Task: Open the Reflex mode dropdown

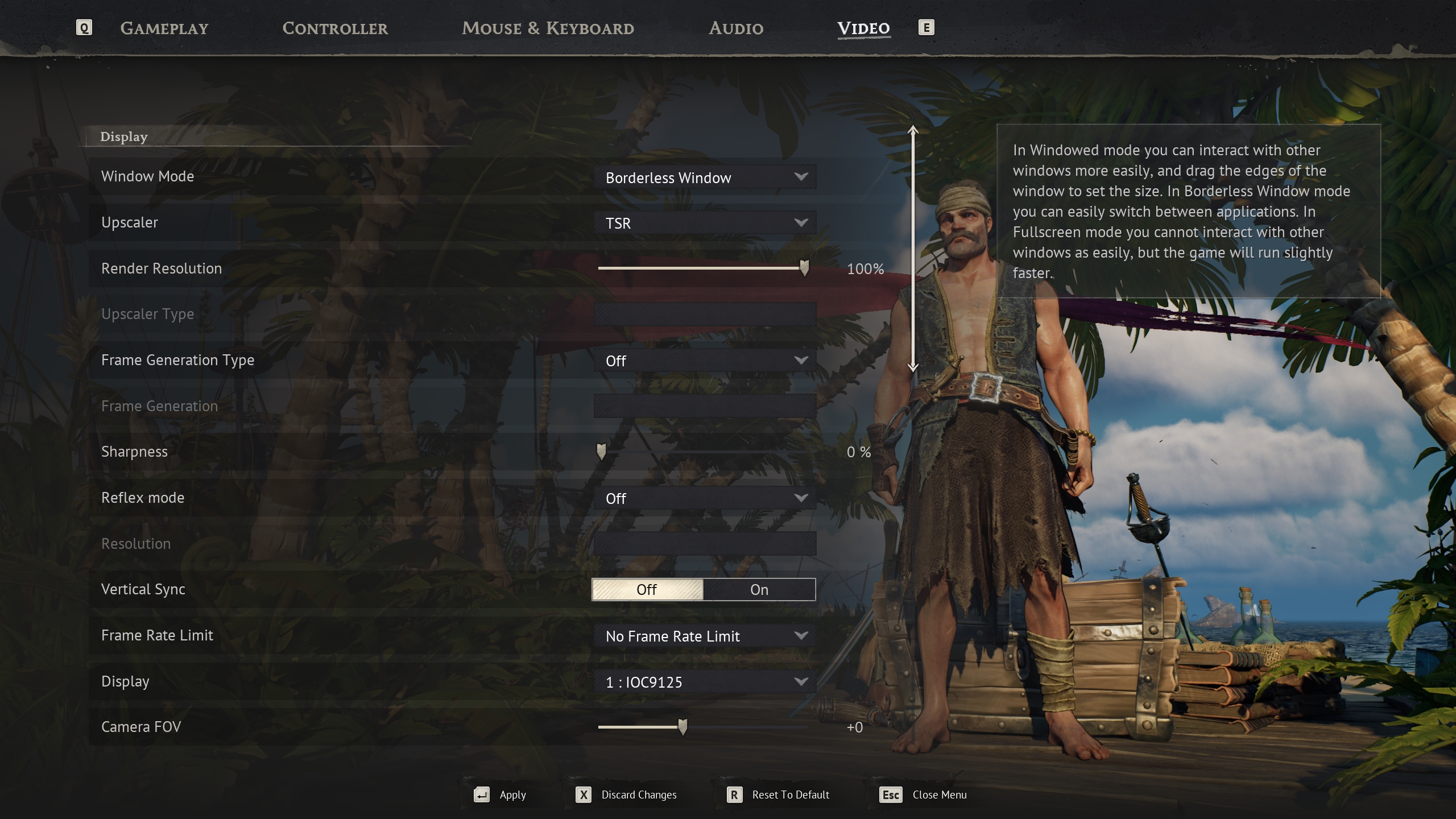Action: (x=704, y=498)
